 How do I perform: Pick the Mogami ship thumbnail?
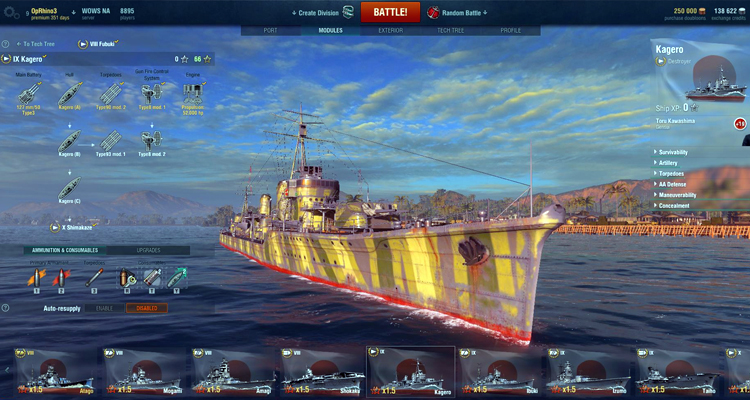coord(143,372)
